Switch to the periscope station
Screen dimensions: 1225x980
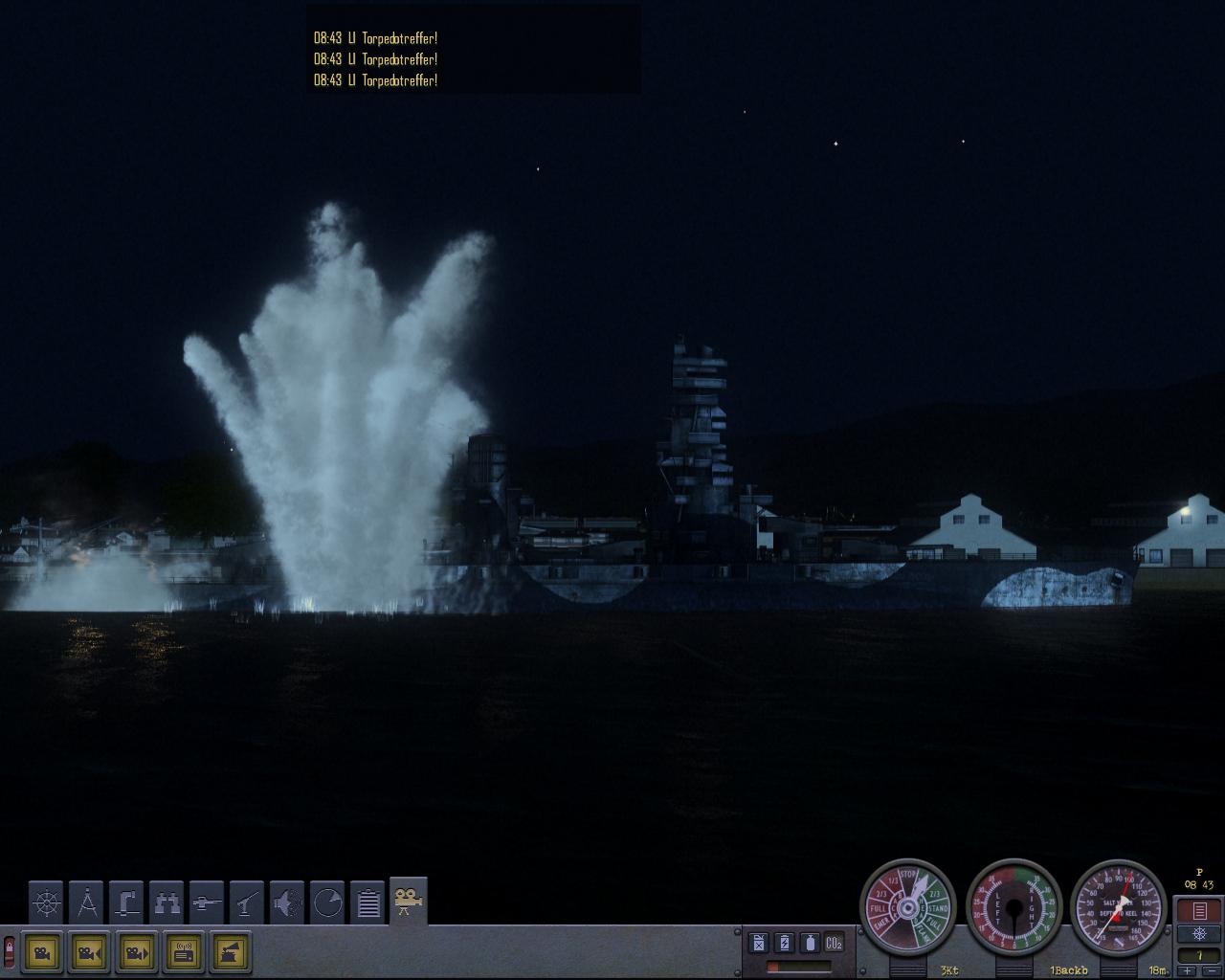[x=126, y=902]
